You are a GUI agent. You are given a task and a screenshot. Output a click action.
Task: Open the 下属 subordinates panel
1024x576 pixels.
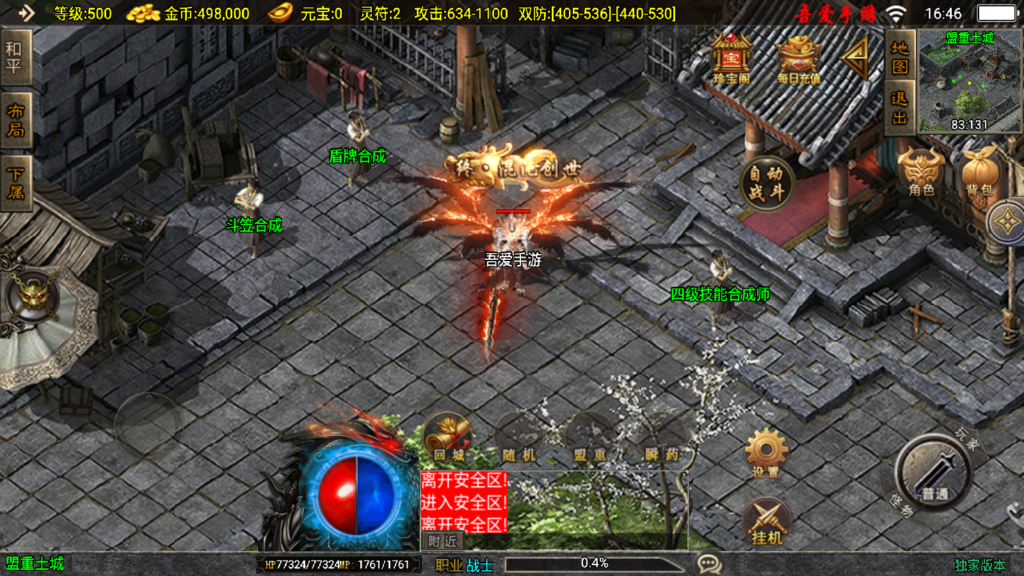click(14, 182)
